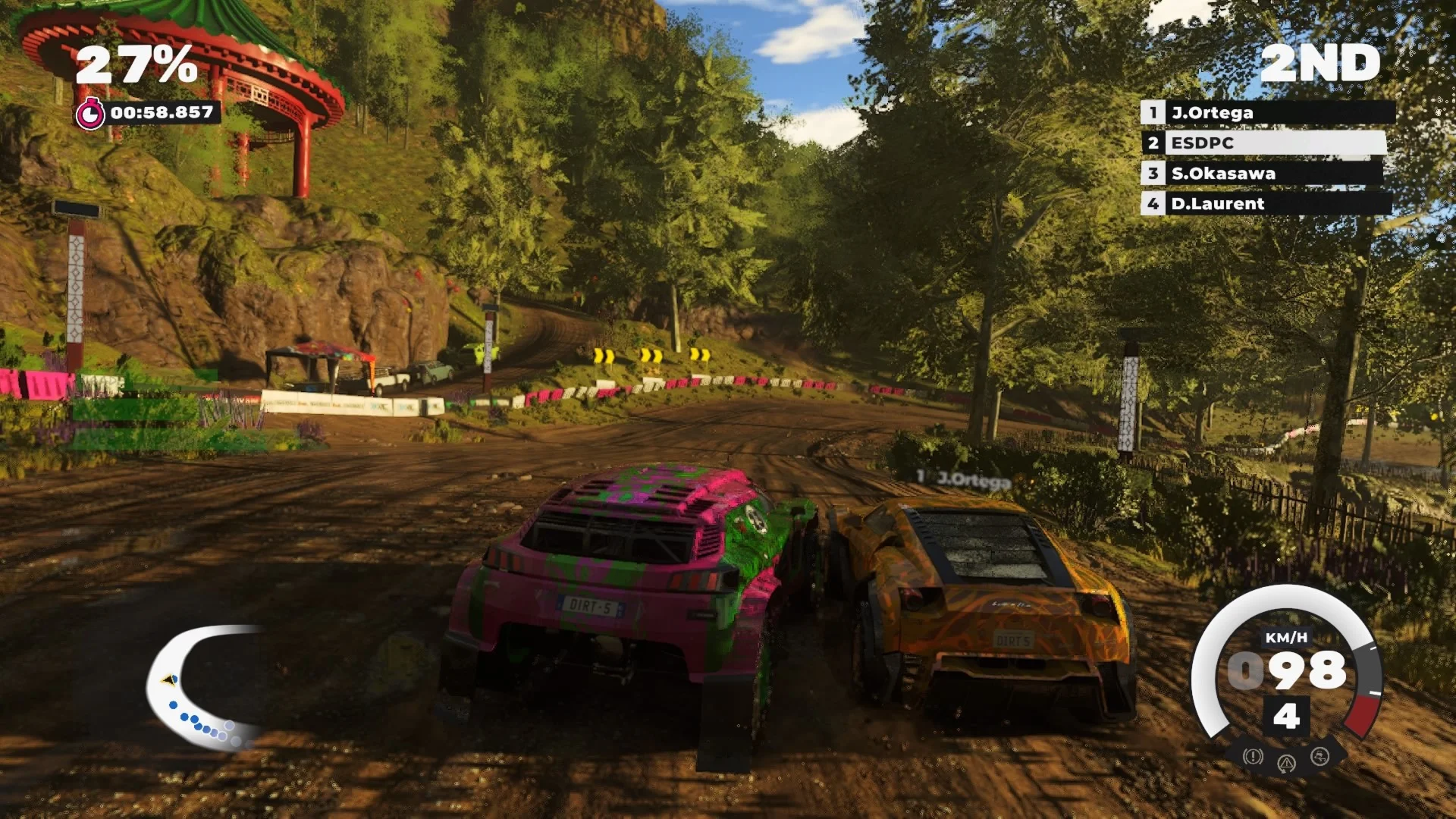Select D.Laurent's leaderboard row
Screen dimensions: 1456x819
[1265, 203]
